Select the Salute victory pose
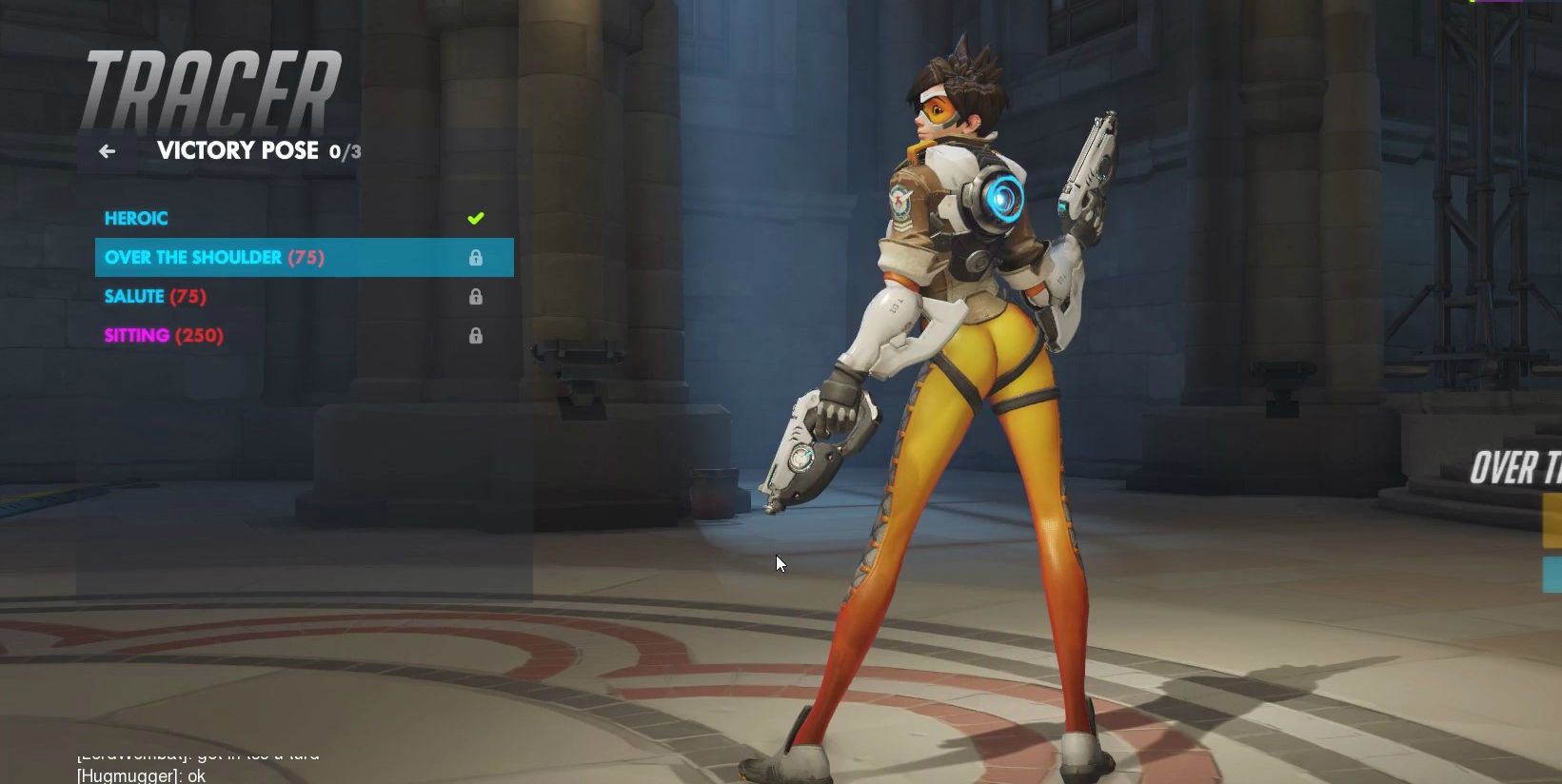The height and width of the screenshot is (784, 1562). [155, 297]
